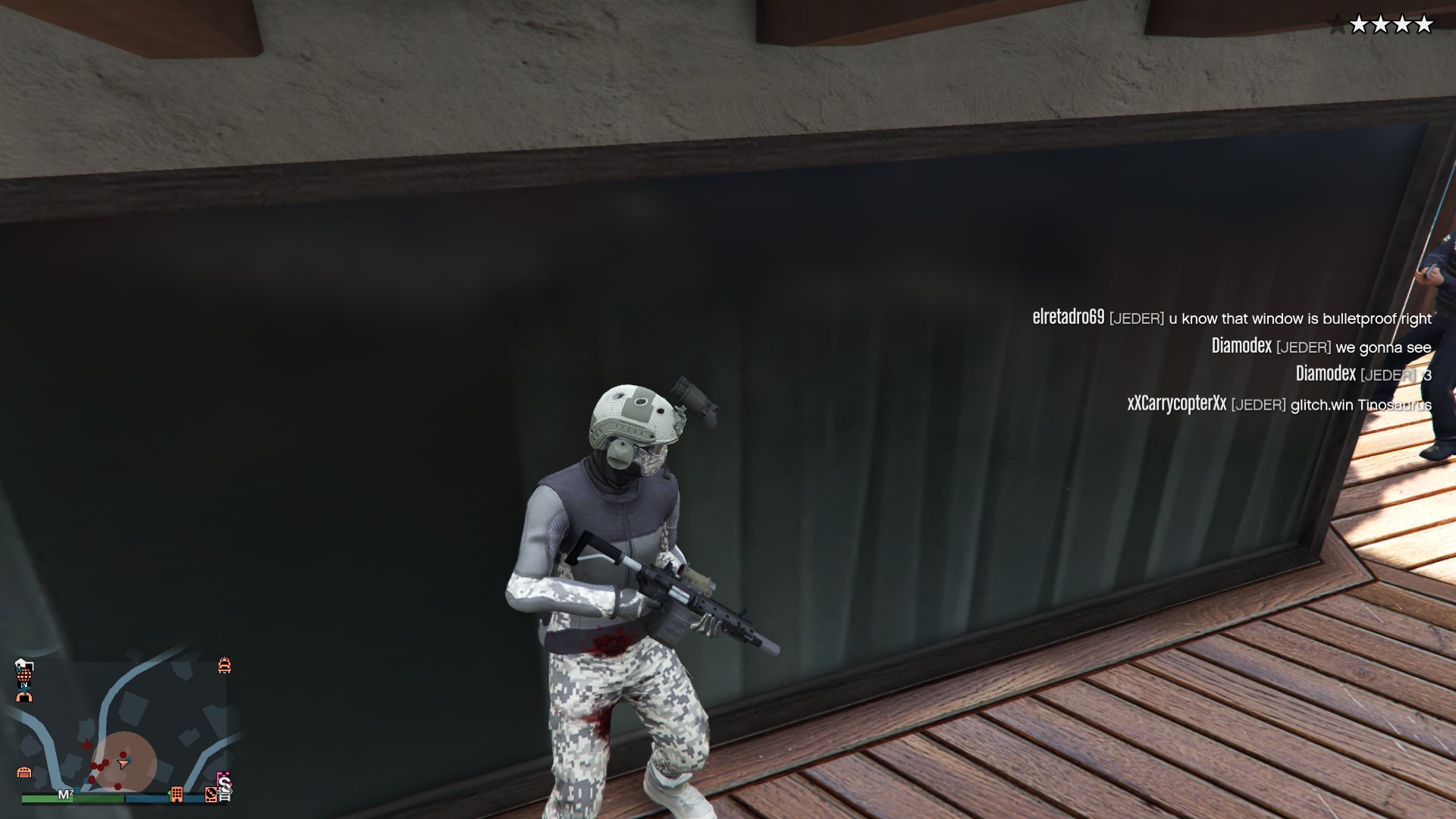
Task: Select the orange garage blip on the minimap
Action: tap(24, 772)
